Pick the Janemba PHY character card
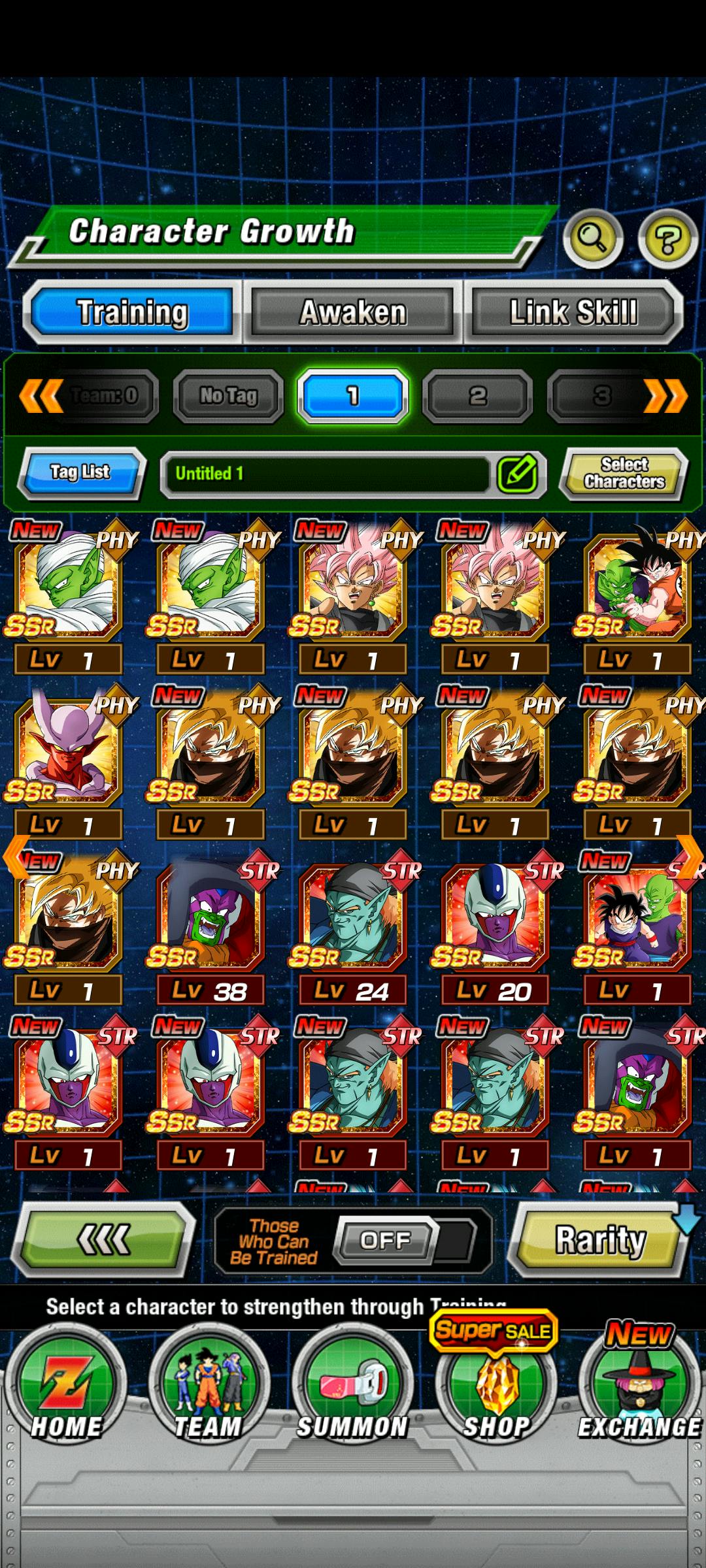 pyautogui.click(x=67, y=758)
